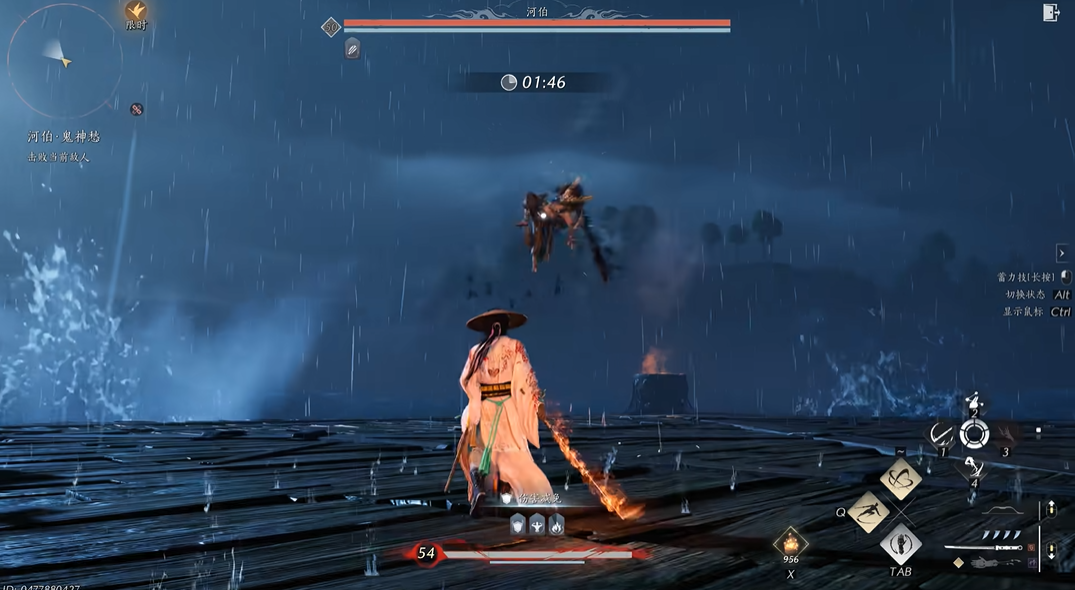This screenshot has height=590, width=1075.
Task: Inspect the muscular figure buff icon
Action: 537,524
